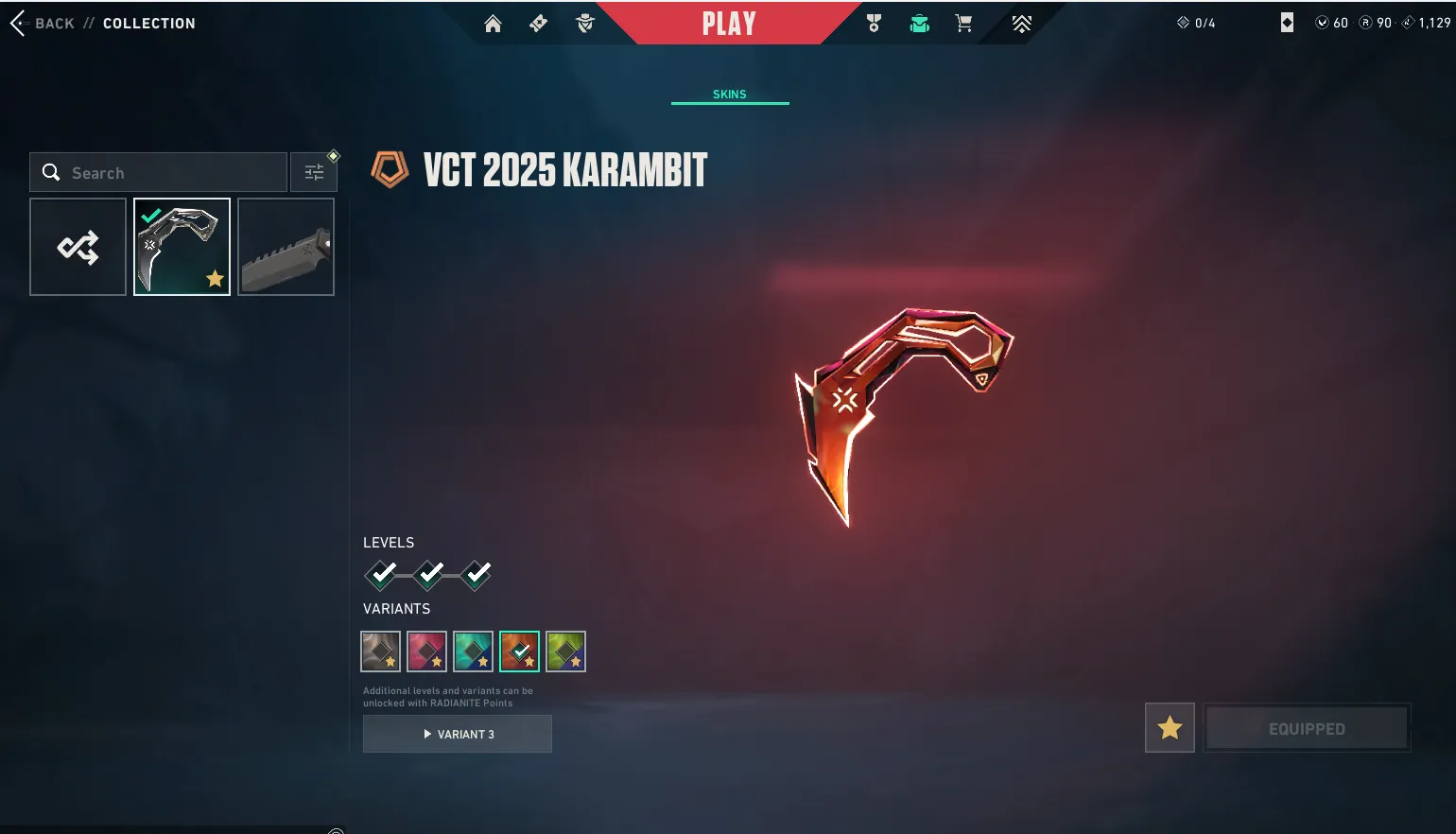Open the Battlepass icon in top navigation

[x=538, y=24]
